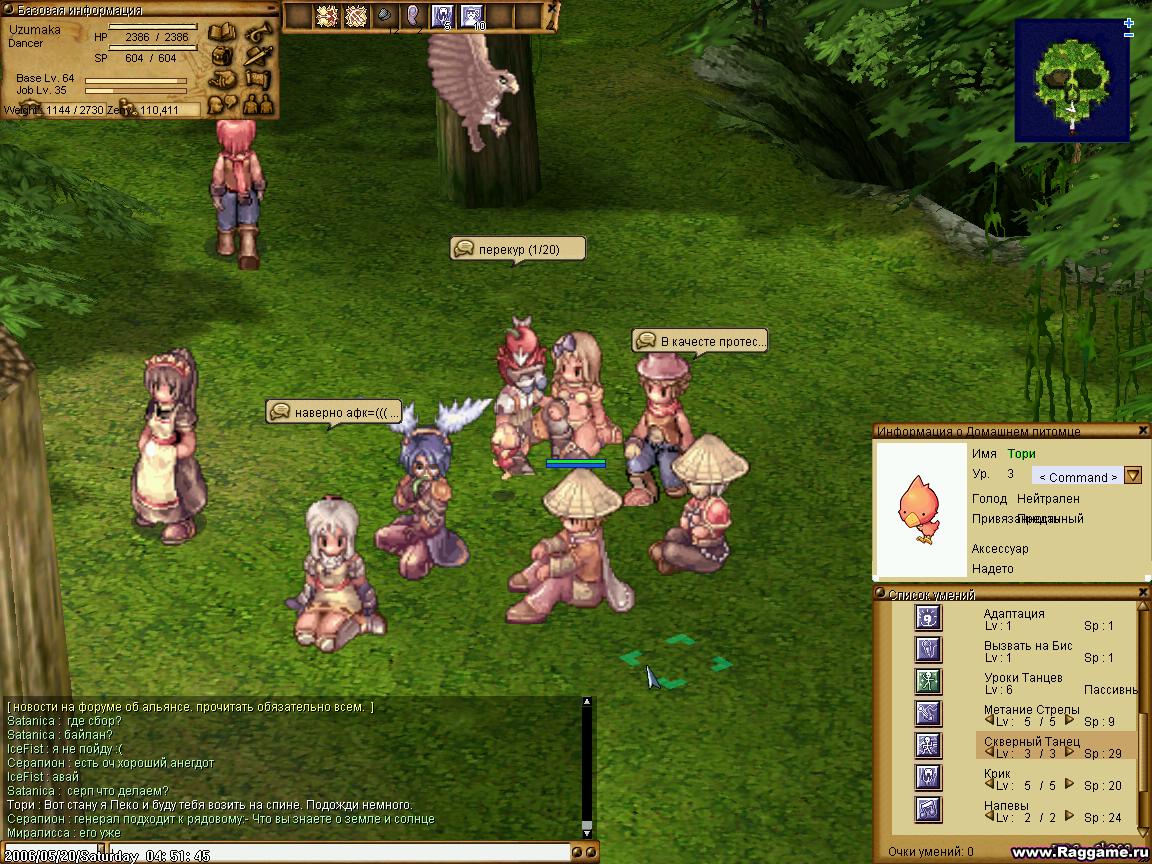Click the trumpet icon in the basic info panel
This screenshot has height=864, width=1152.
(258, 32)
